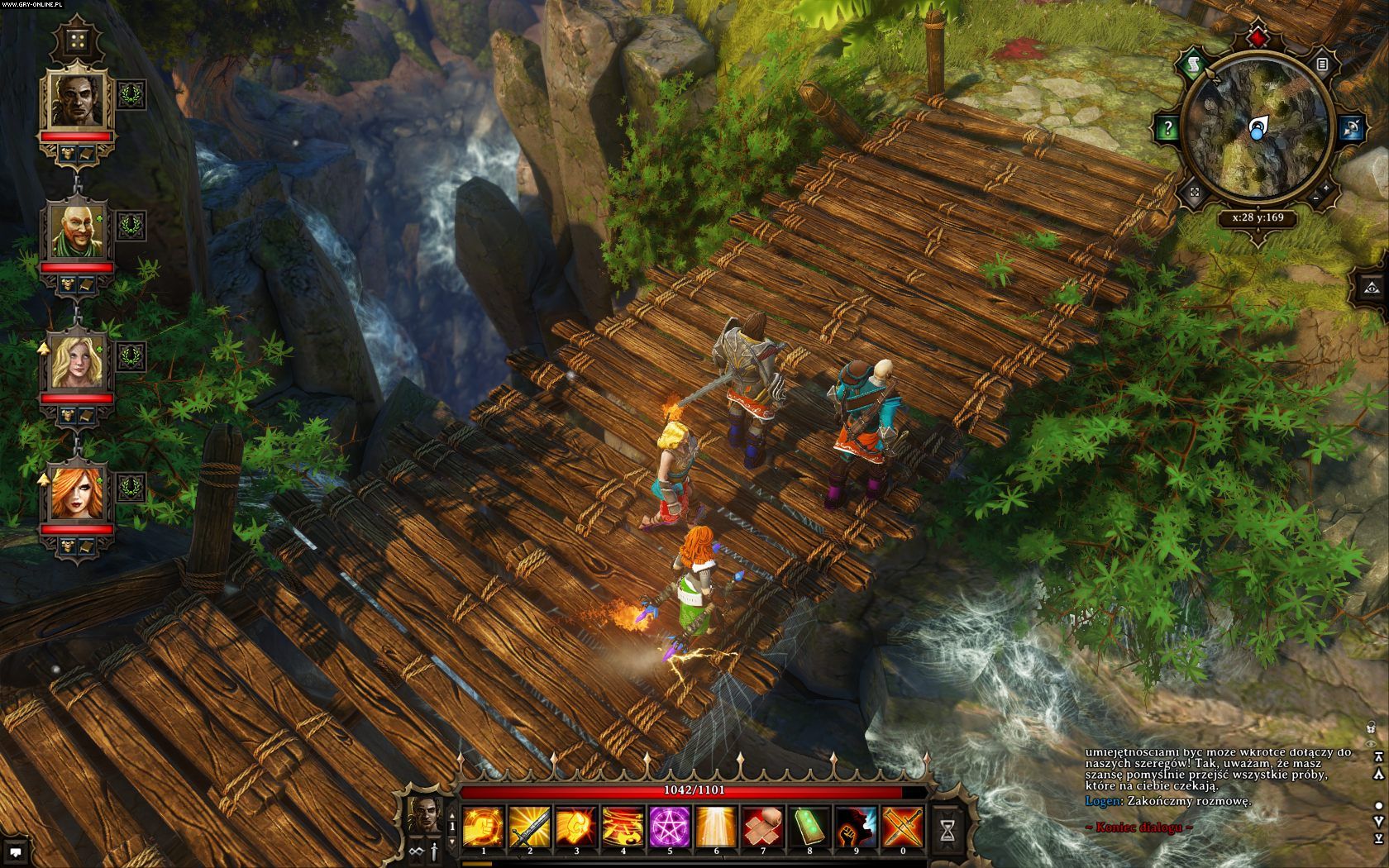Screen dimensions: 1389x868
Task: Use the bandage item in slot 7
Action: click(x=762, y=825)
